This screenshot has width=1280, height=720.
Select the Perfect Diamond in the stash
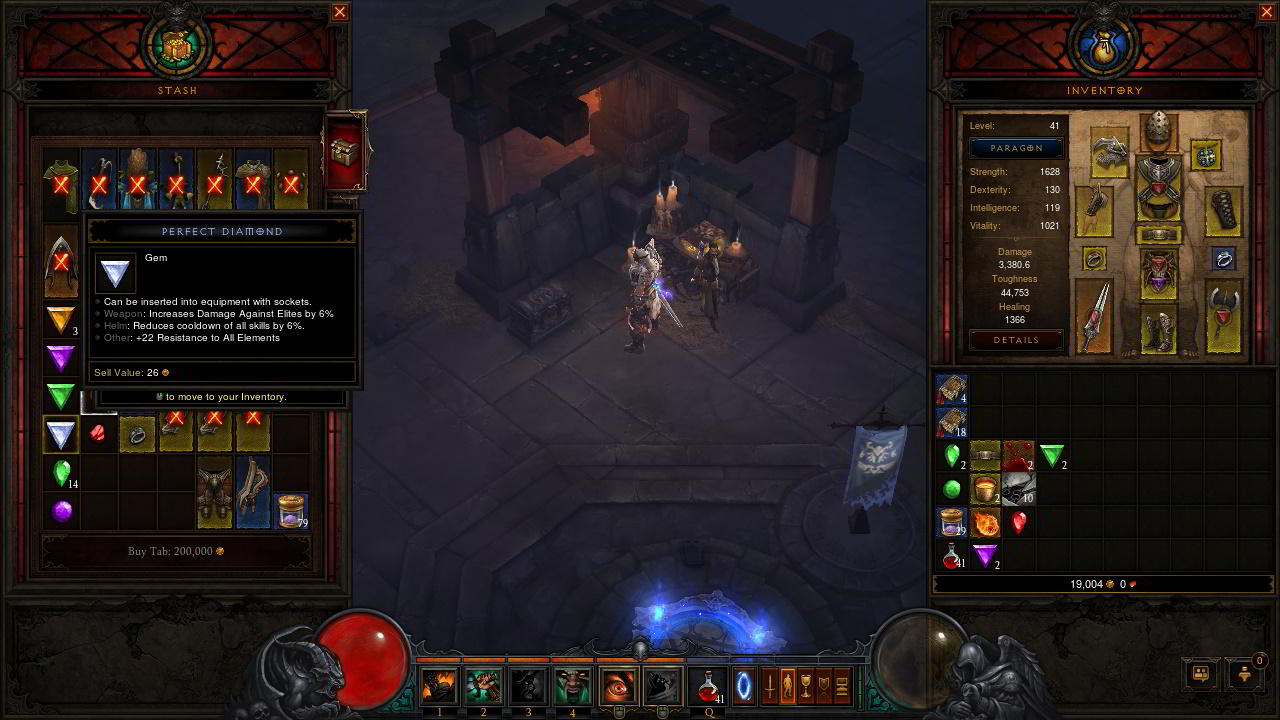click(62, 434)
